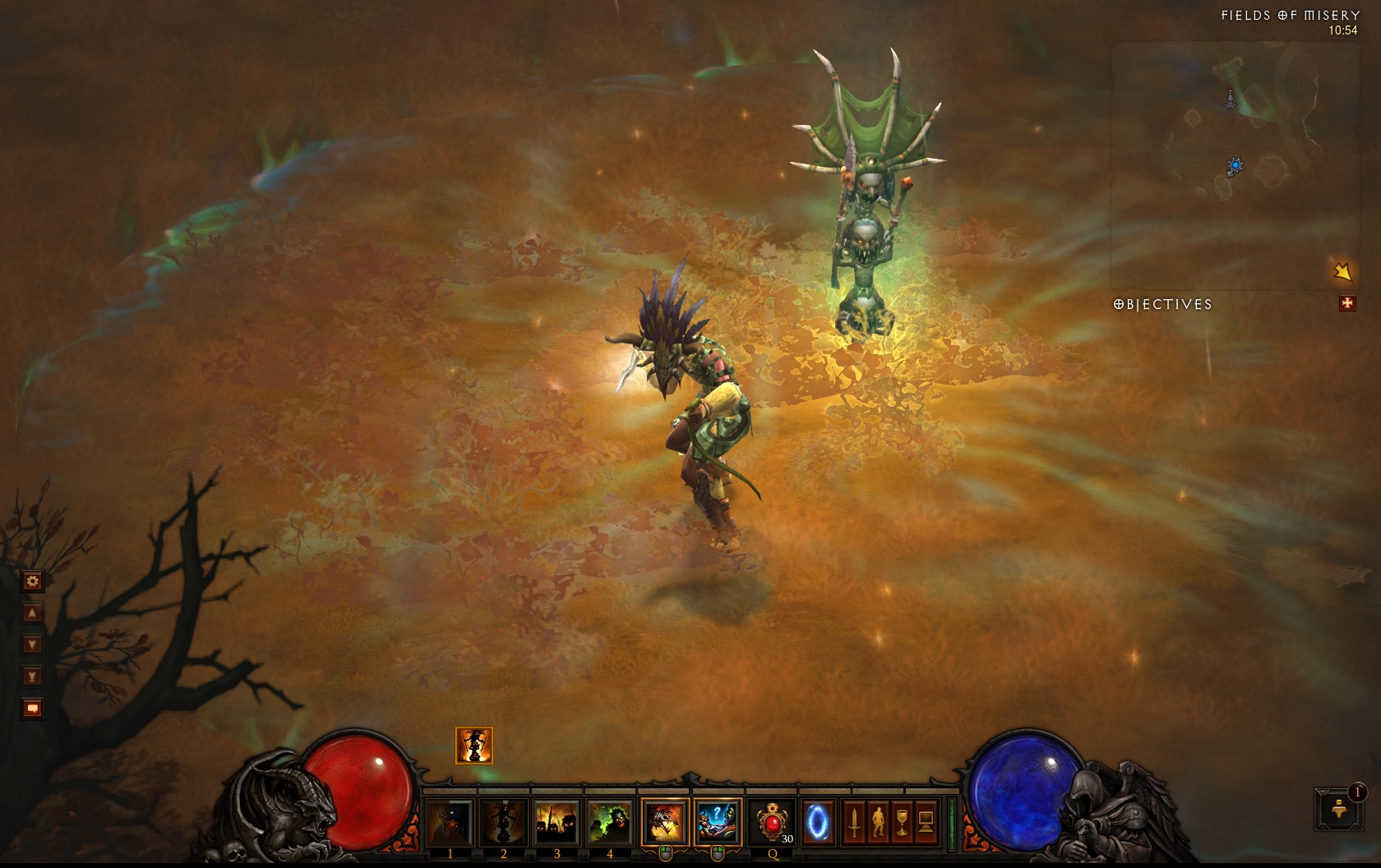Toggle the chat window speech bubble button
Image resolution: width=1381 pixels, height=868 pixels.
32,708
